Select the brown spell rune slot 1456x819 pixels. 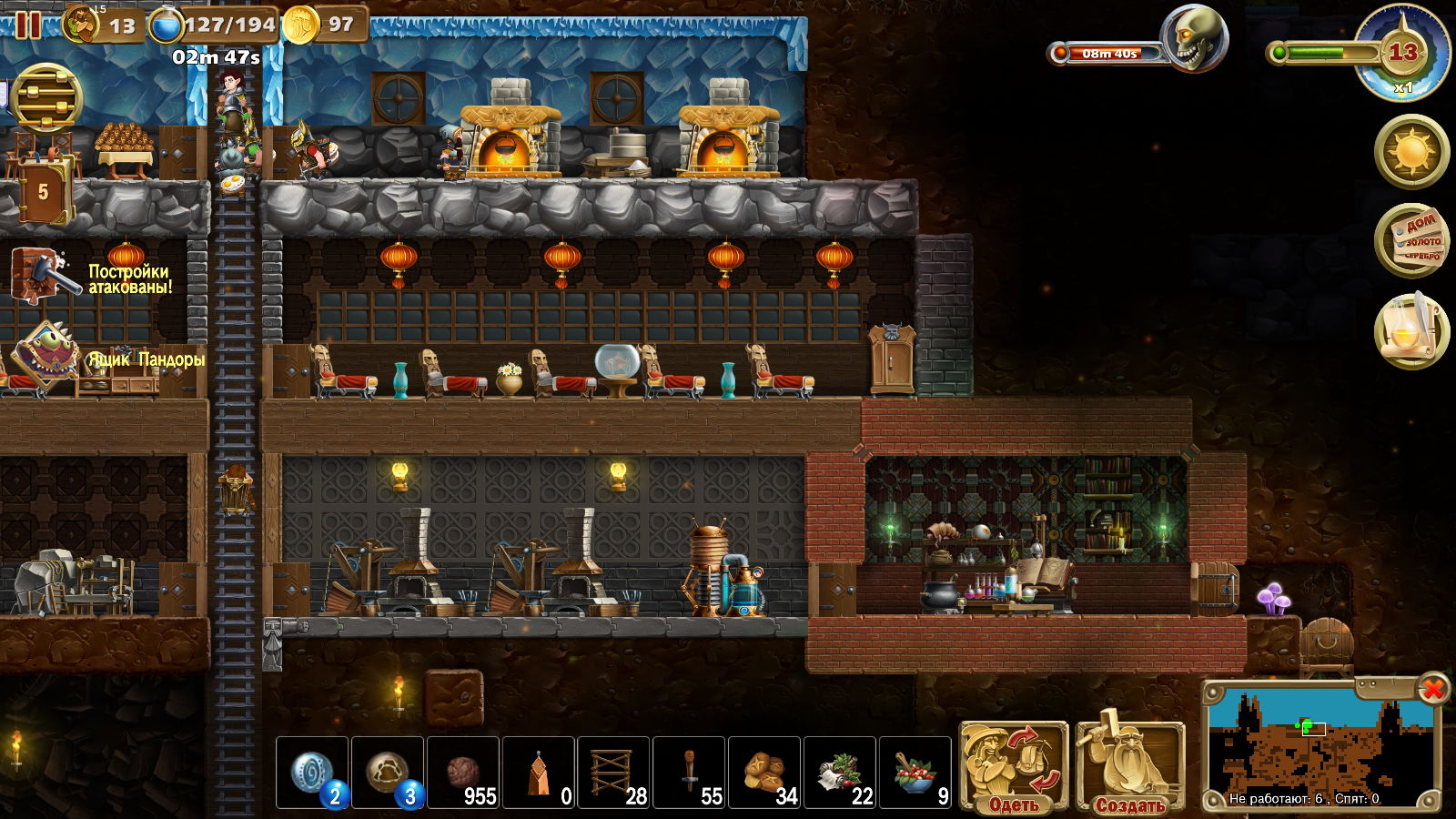(388, 773)
